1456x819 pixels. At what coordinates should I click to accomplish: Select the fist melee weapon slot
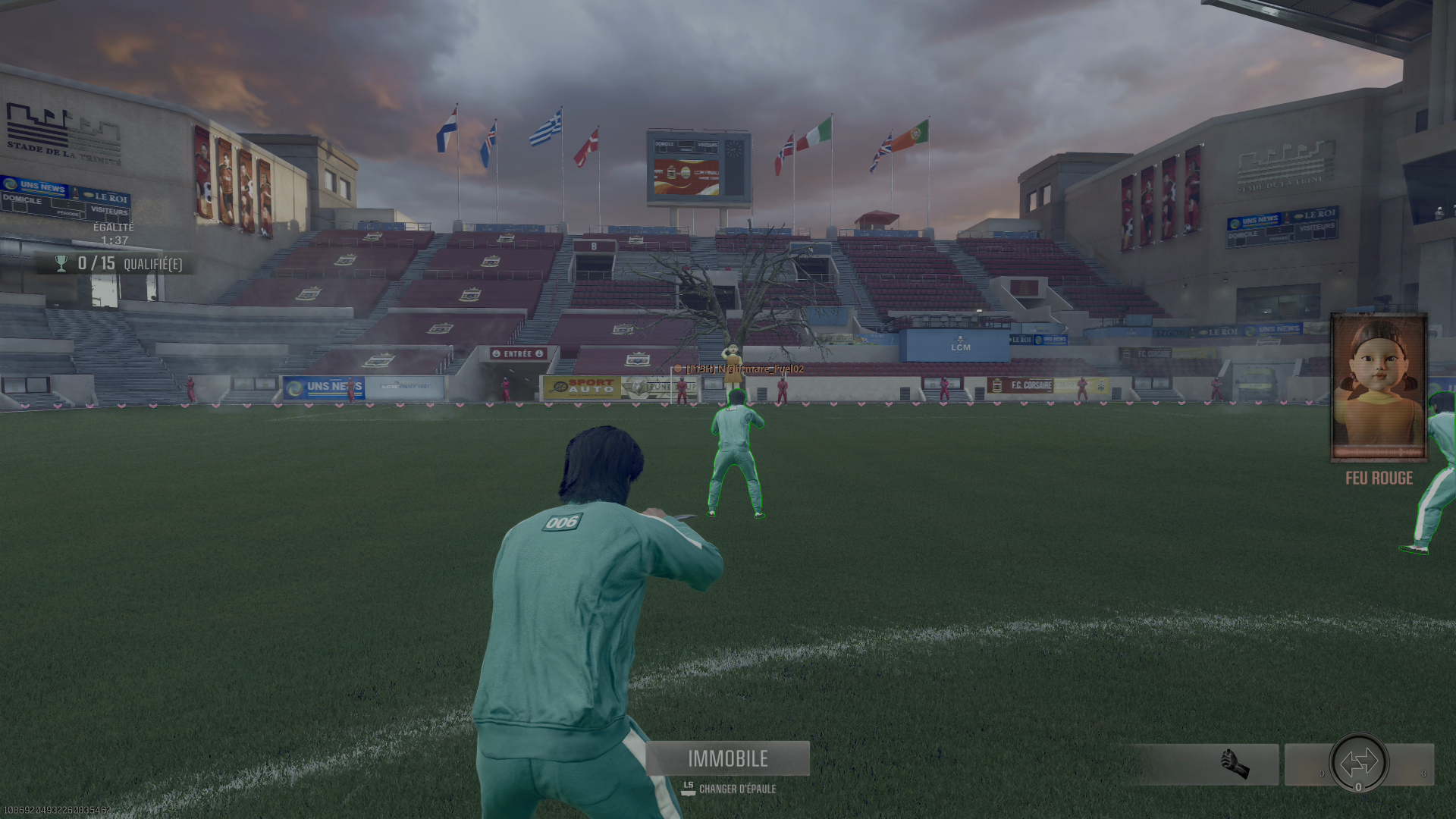1235,764
